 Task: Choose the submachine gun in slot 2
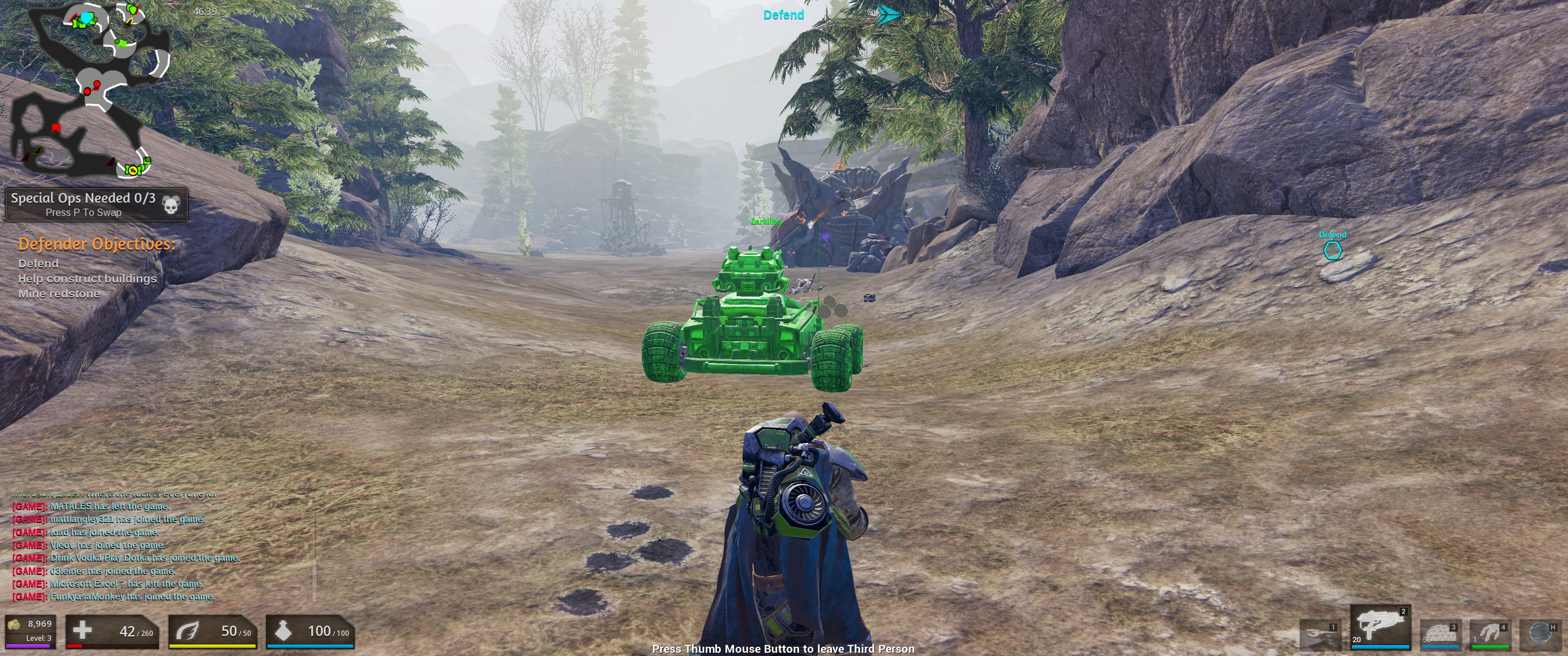tap(1380, 625)
